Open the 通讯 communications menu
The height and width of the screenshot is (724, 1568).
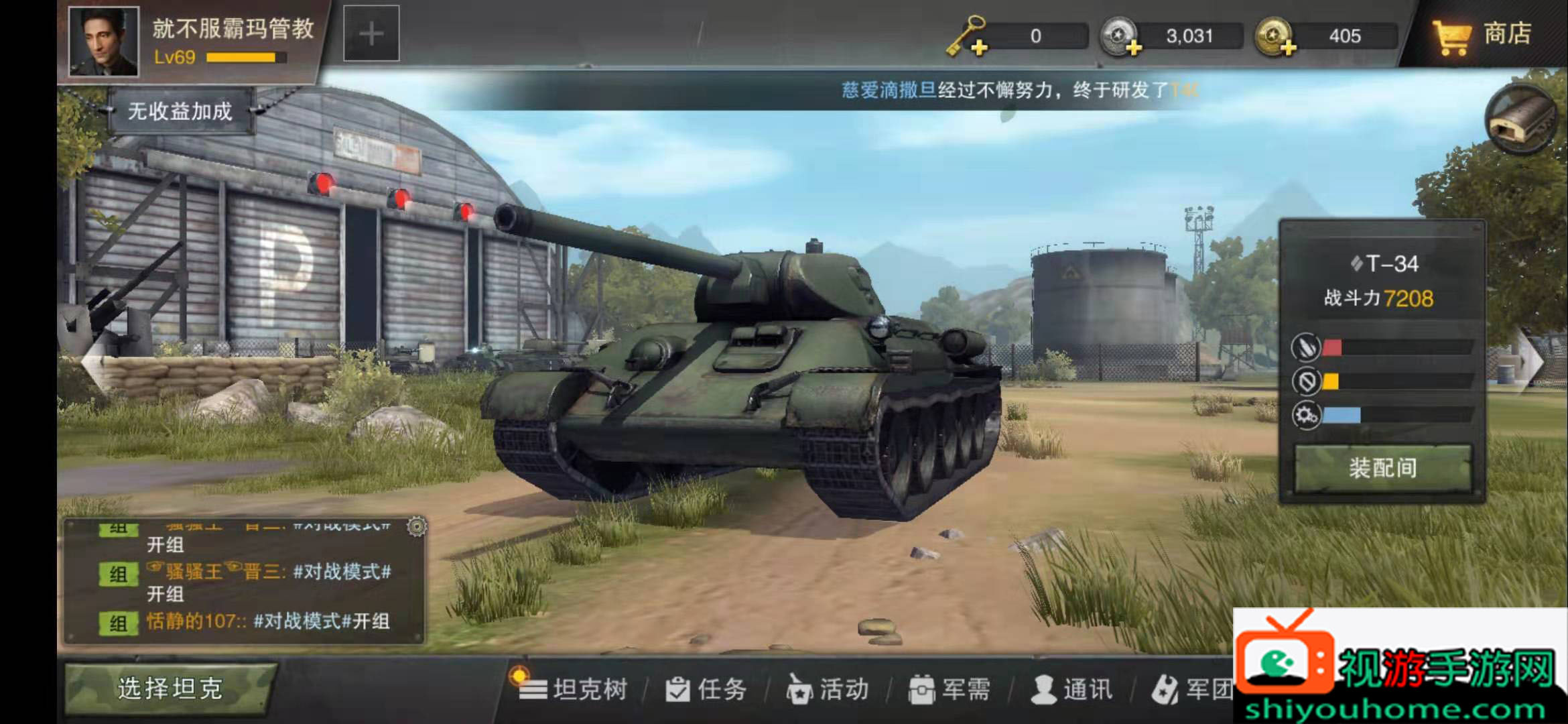coord(1072,689)
